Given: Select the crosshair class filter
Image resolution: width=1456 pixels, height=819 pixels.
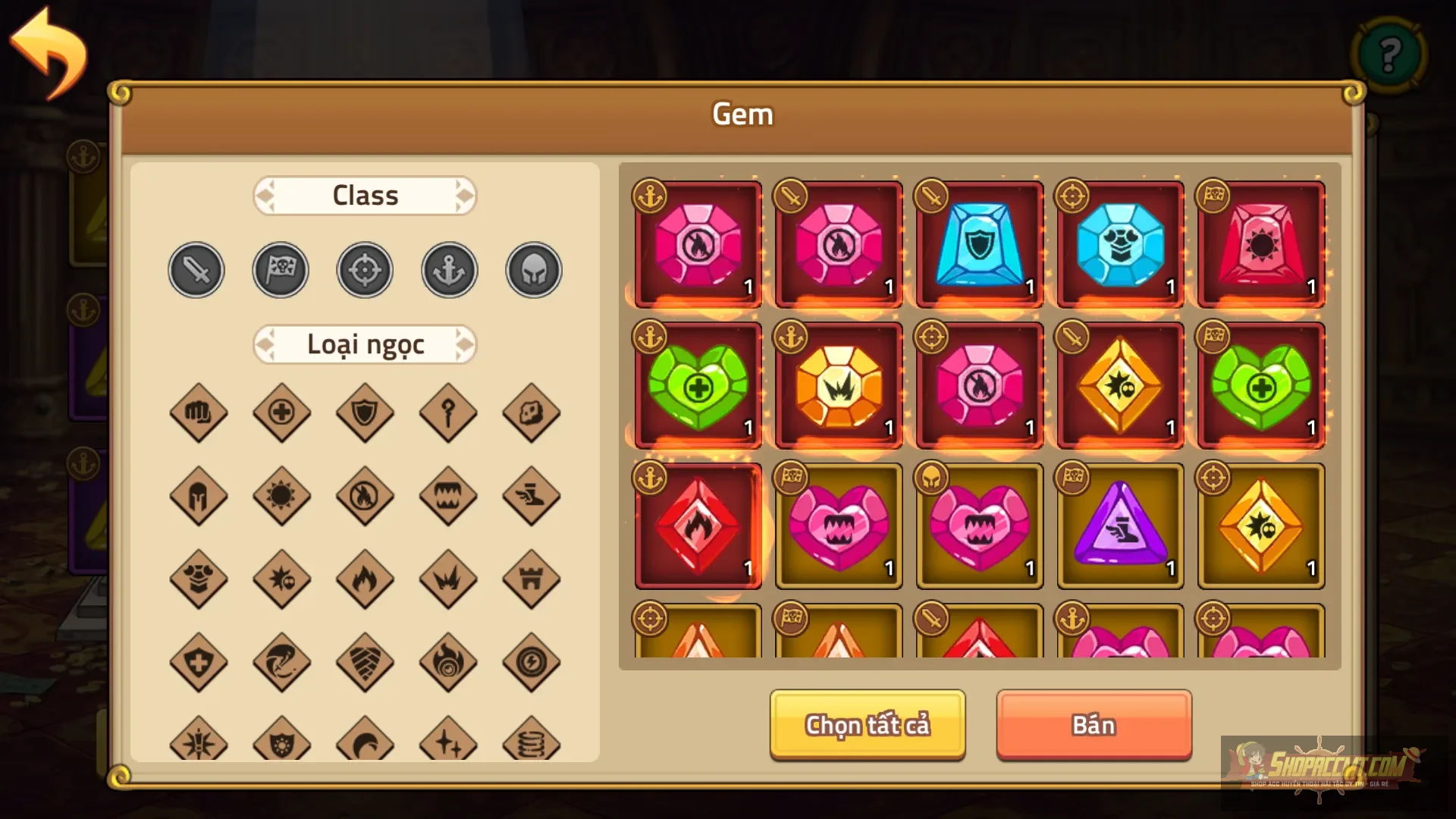Looking at the screenshot, I should 365,269.
